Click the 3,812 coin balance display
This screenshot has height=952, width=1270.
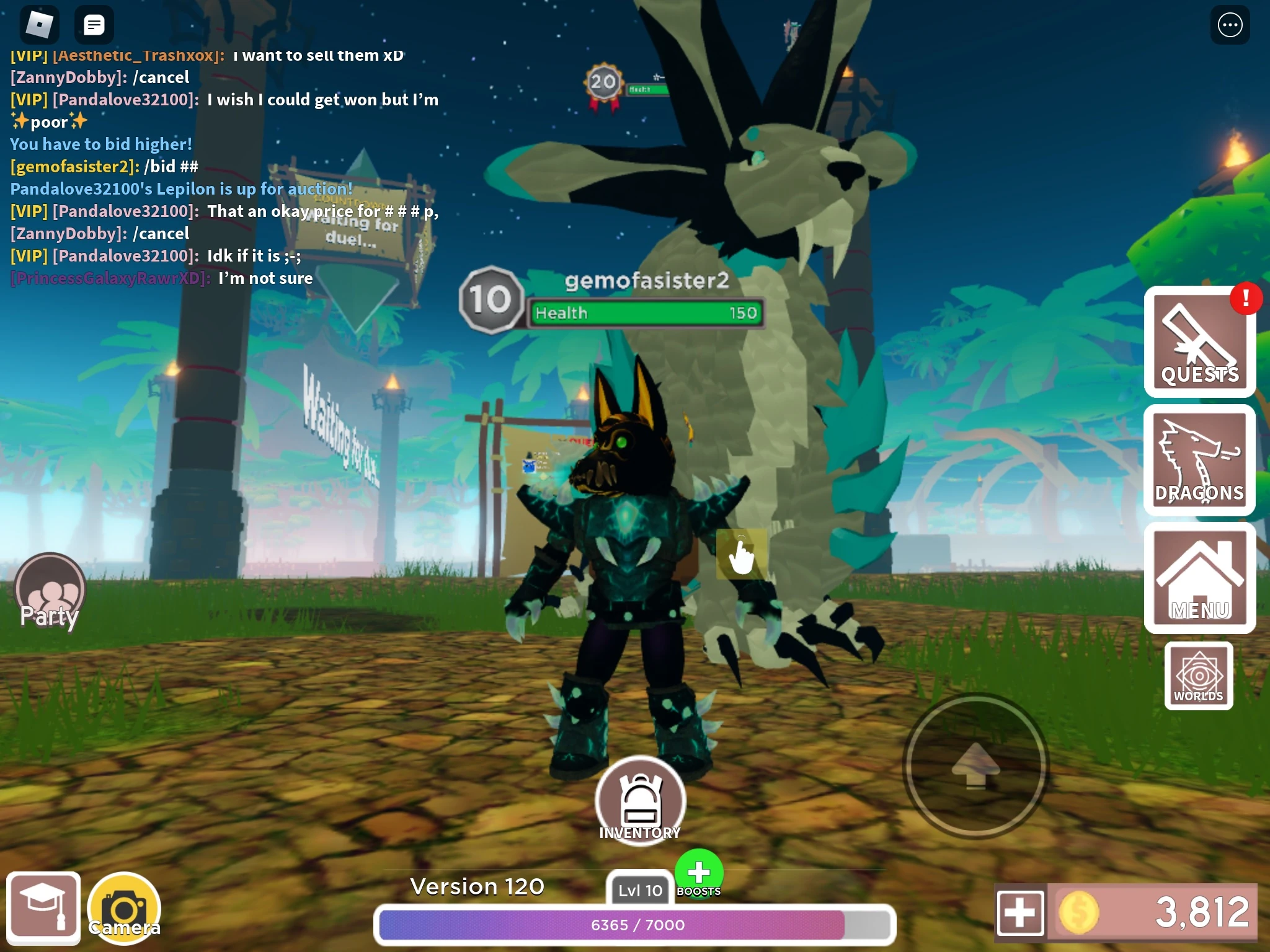click(x=1166, y=910)
